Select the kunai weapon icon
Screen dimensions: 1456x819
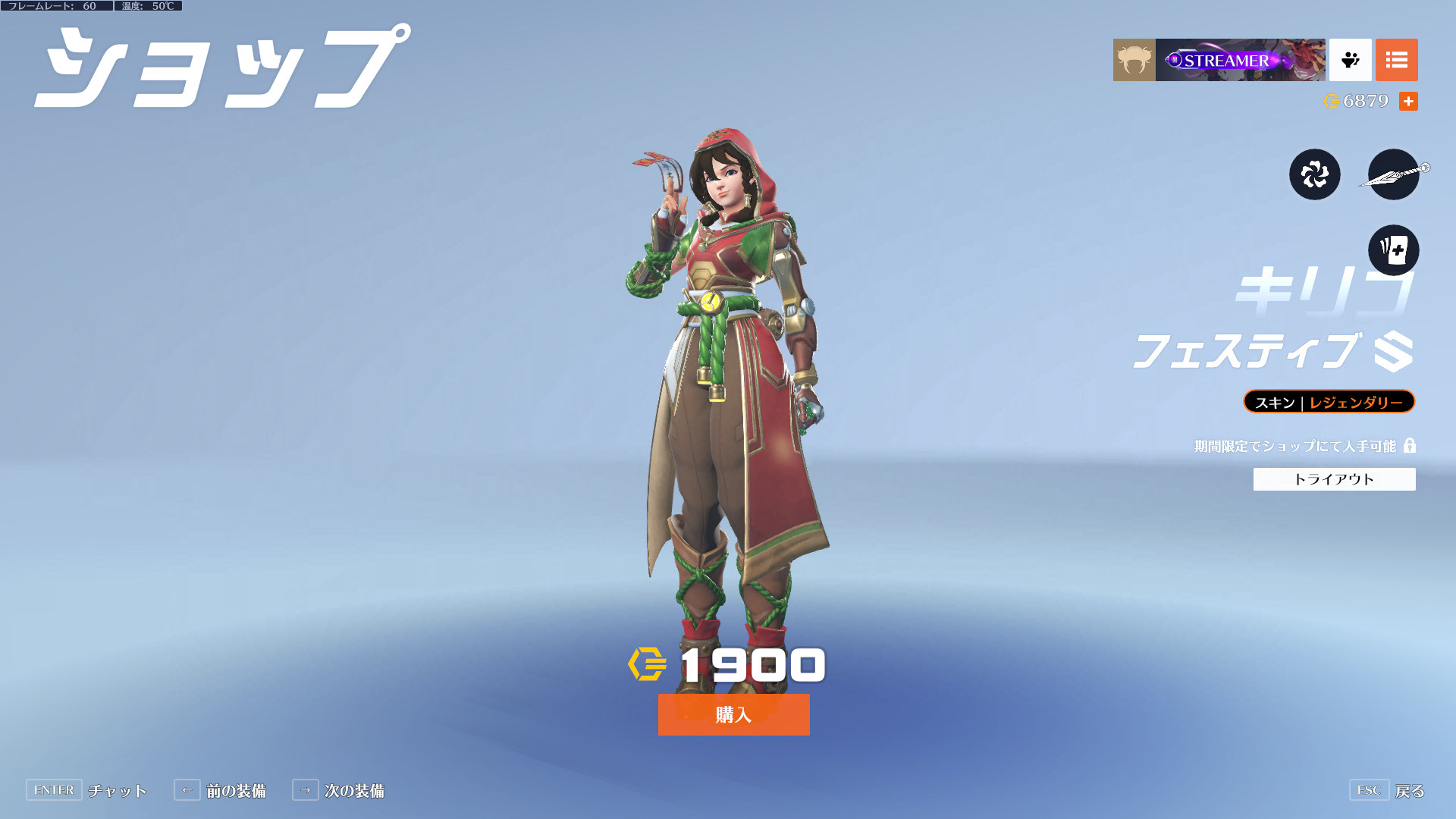click(1393, 174)
